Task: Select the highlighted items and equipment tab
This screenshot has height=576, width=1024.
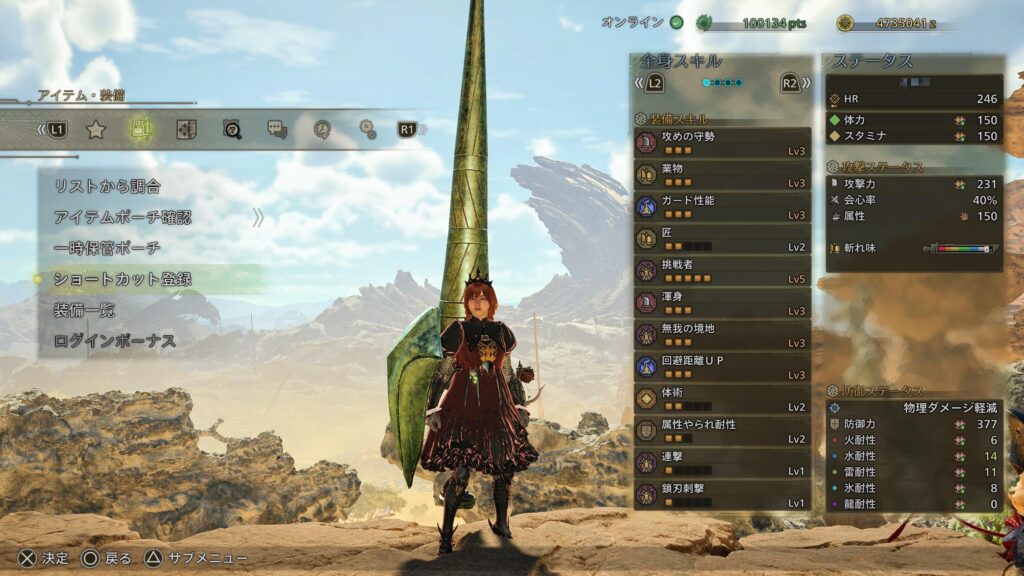Action: pos(141,129)
